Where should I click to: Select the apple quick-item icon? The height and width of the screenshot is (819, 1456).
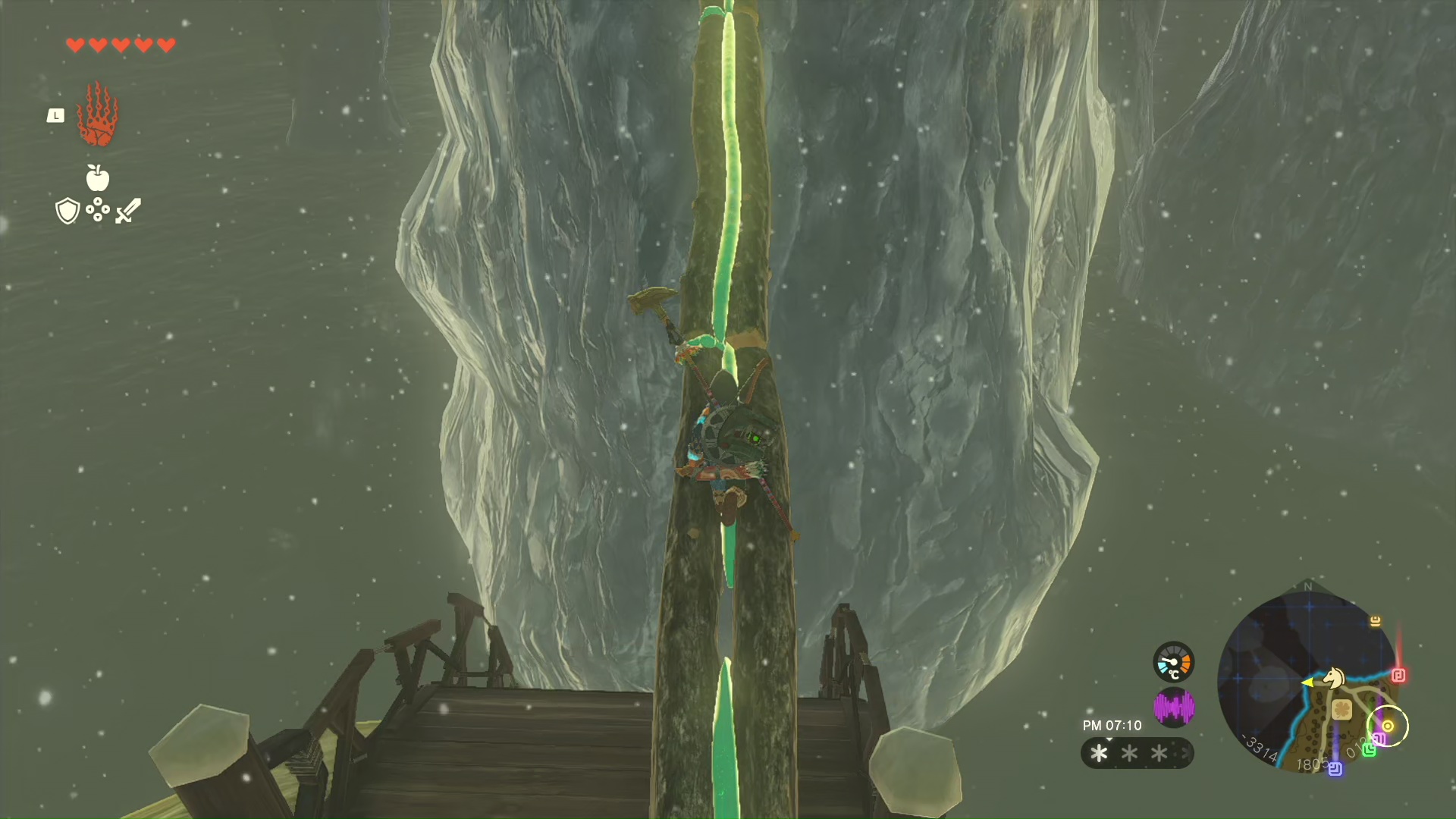tap(98, 178)
